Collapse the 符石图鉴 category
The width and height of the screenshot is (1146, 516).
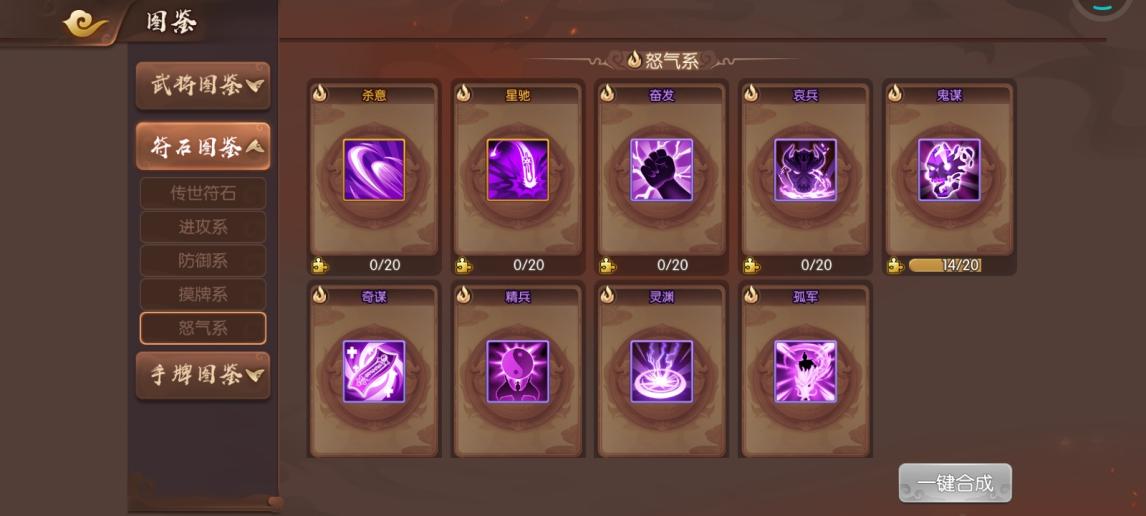[x=203, y=148]
